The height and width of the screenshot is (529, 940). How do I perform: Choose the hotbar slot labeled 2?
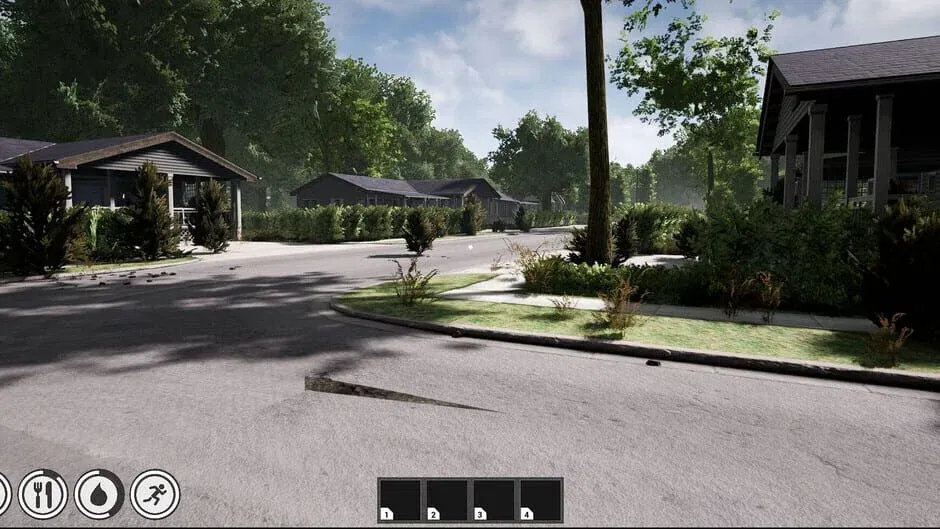point(447,499)
